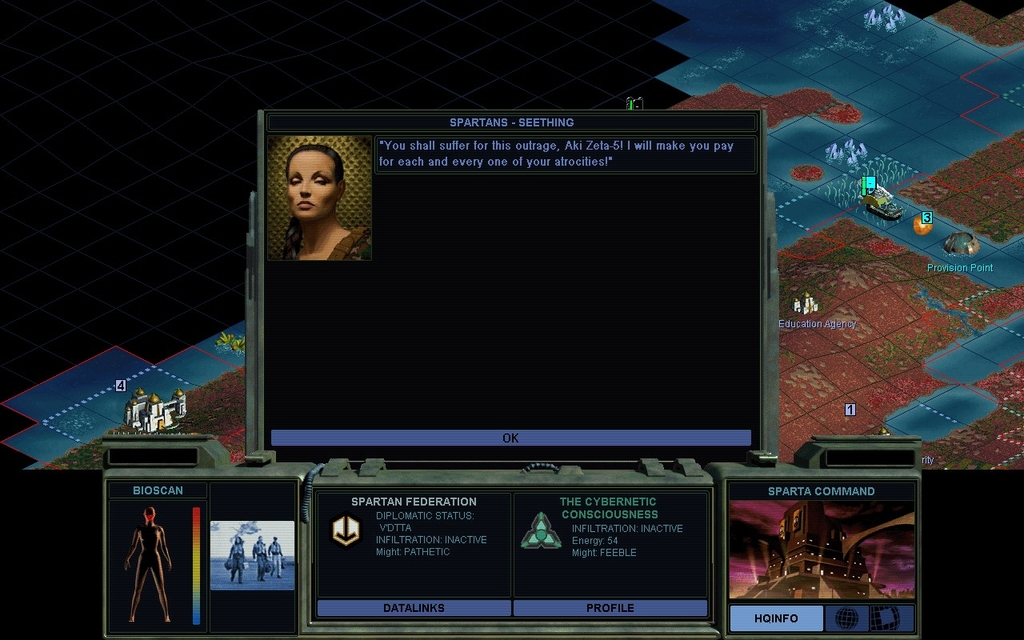This screenshot has height=640, width=1024.
Task: Show the globe view icon
Action: 846,618
